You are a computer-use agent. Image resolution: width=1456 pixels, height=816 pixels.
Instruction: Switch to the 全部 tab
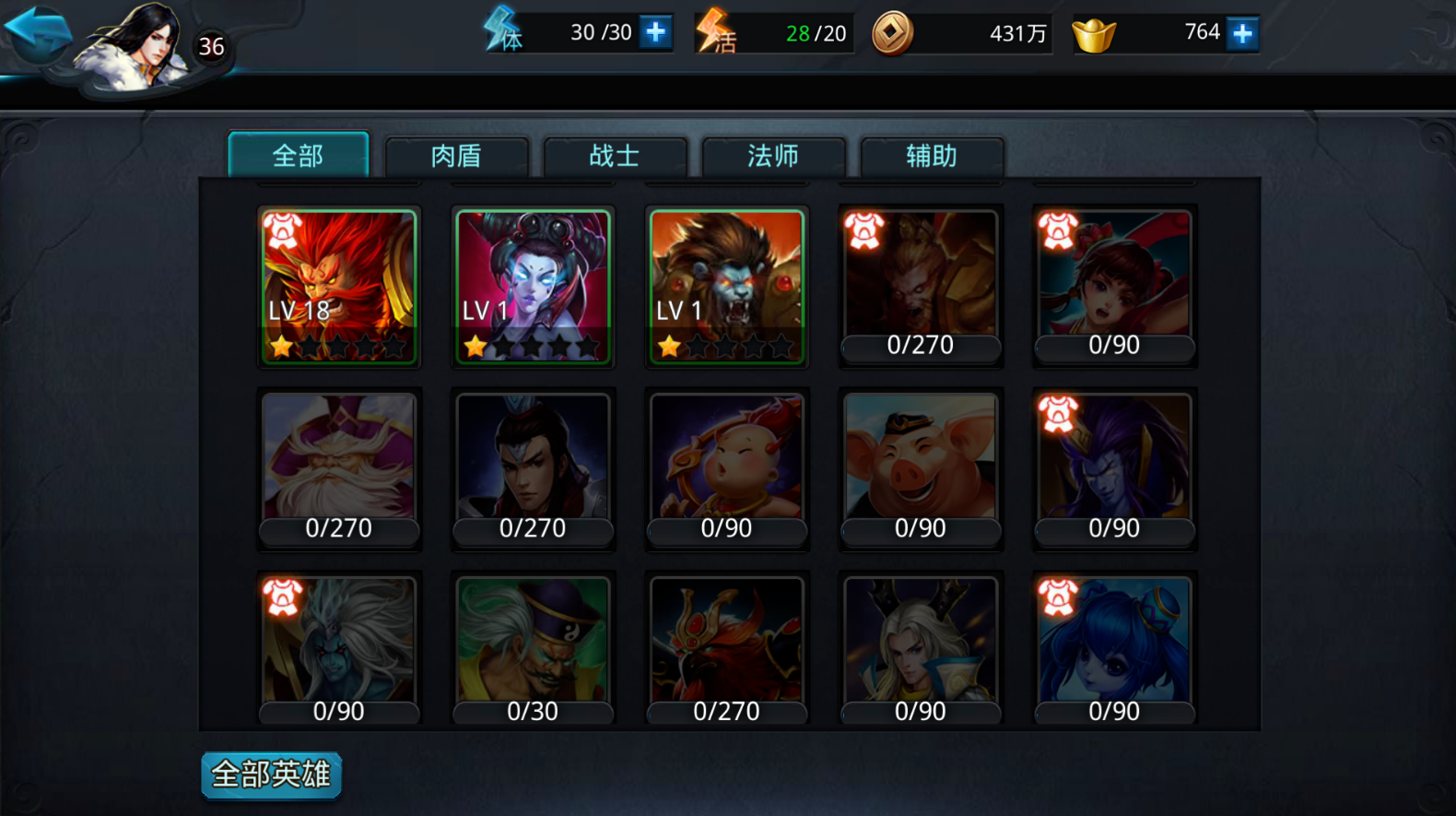click(298, 156)
